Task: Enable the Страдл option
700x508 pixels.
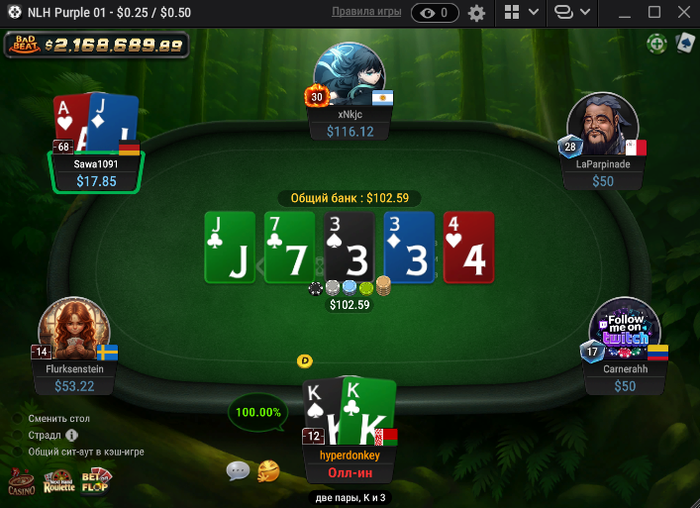Action: tap(17, 435)
